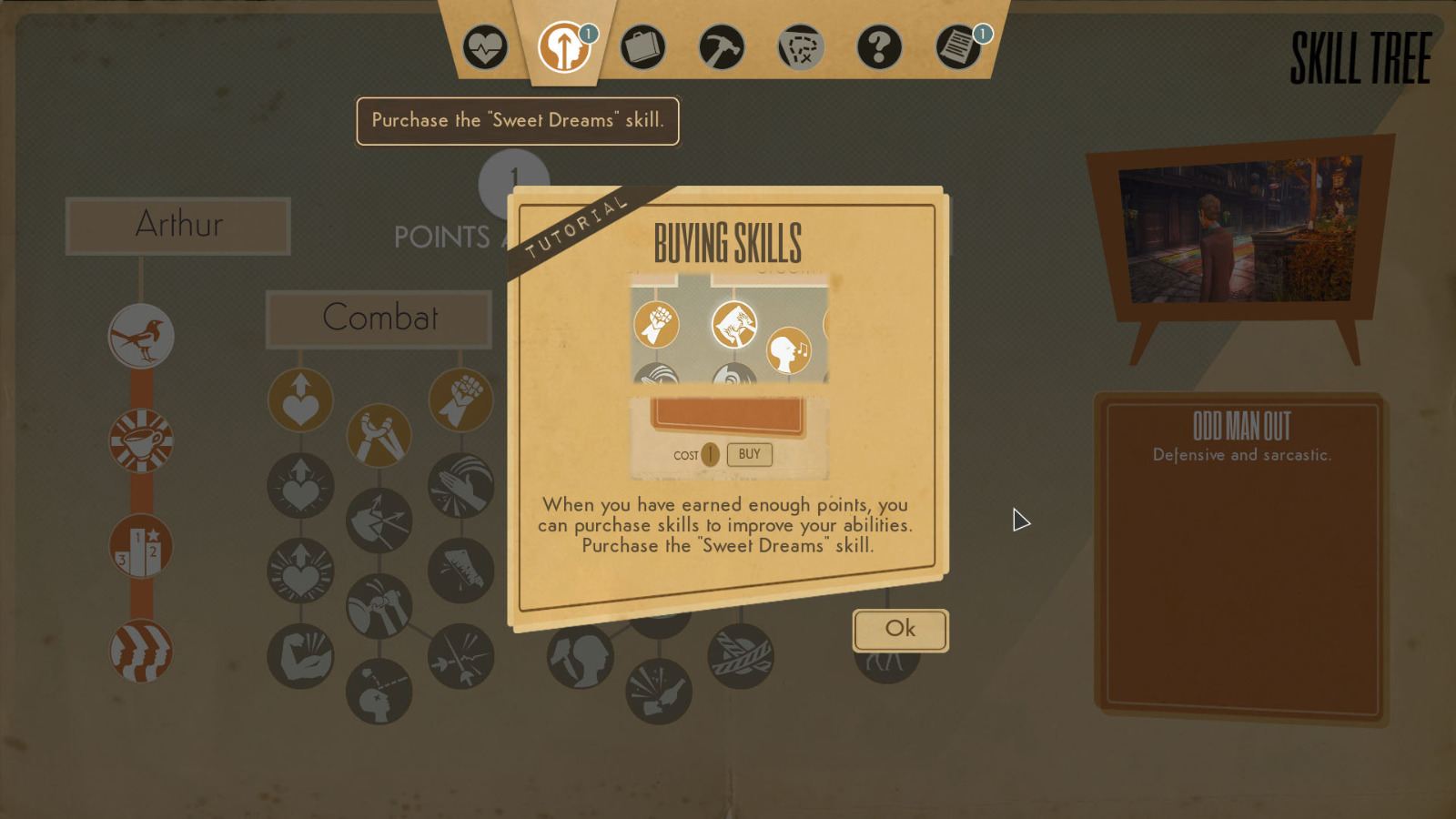Confirm the tutorial with the Ok button
1456x819 pixels.
900,630
